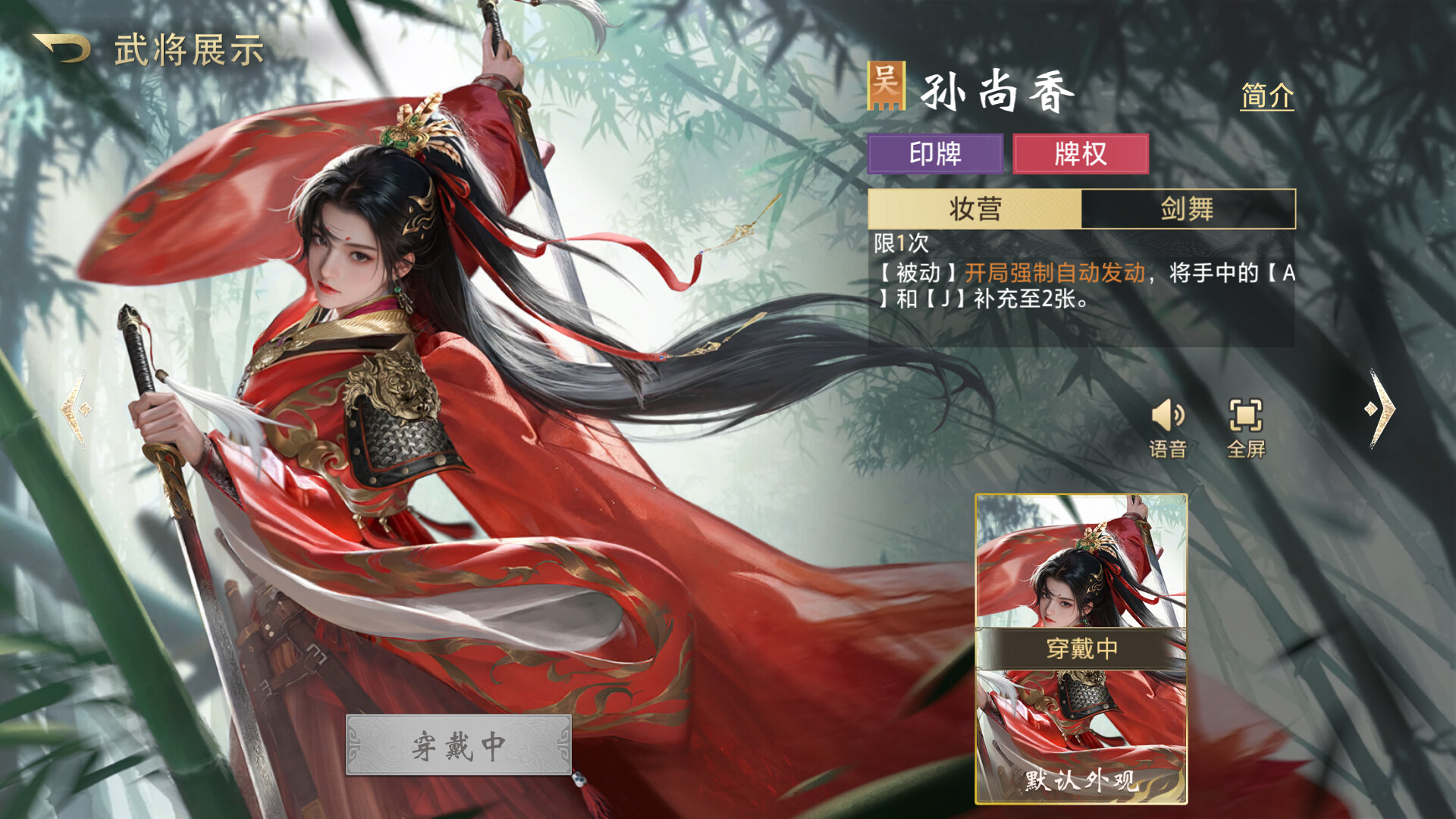1456x819 pixels.
Task: Click the 武将展示 title text
Action: coord(190,50)
